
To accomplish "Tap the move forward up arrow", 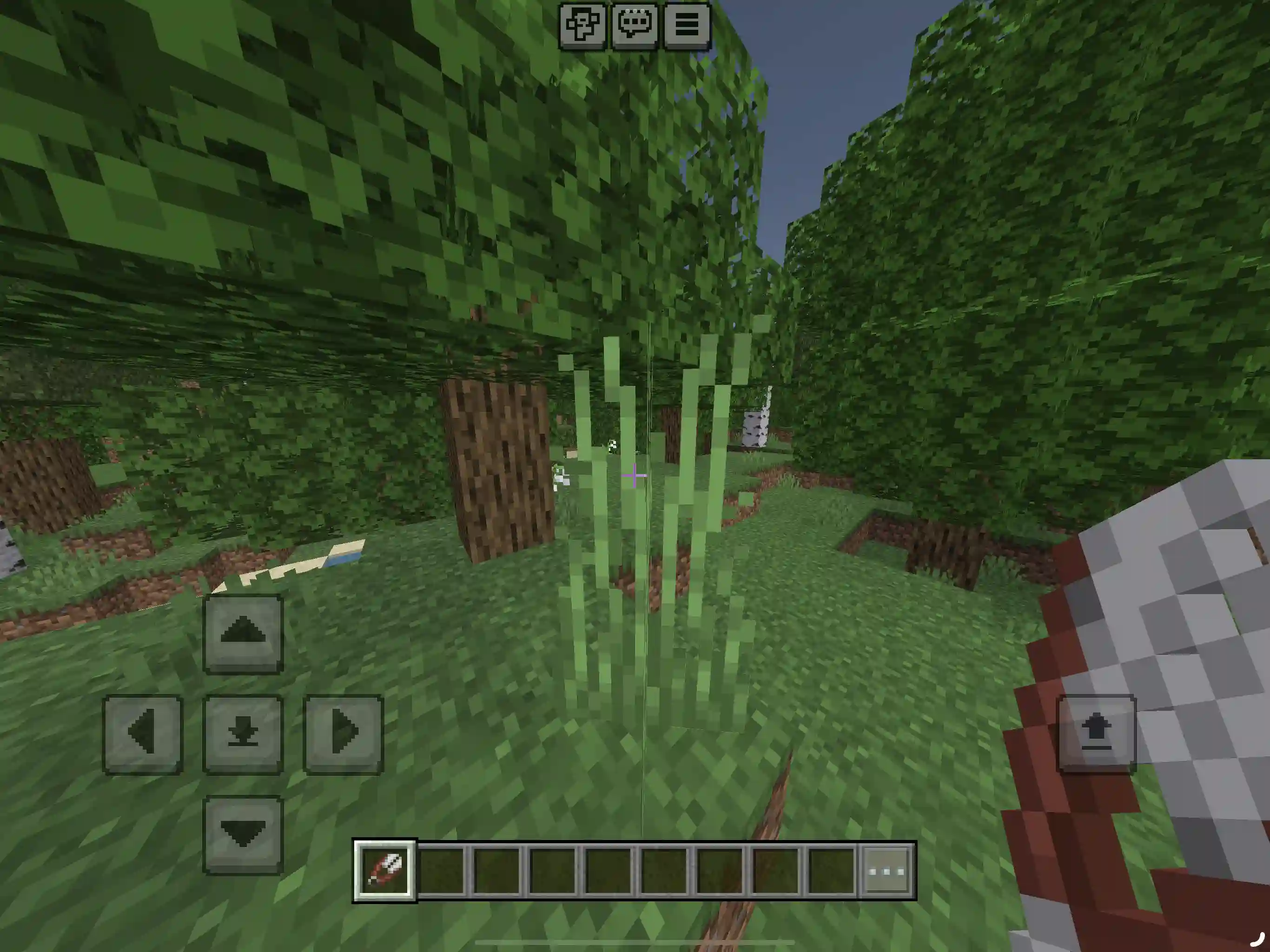I will tap(243, 633).
